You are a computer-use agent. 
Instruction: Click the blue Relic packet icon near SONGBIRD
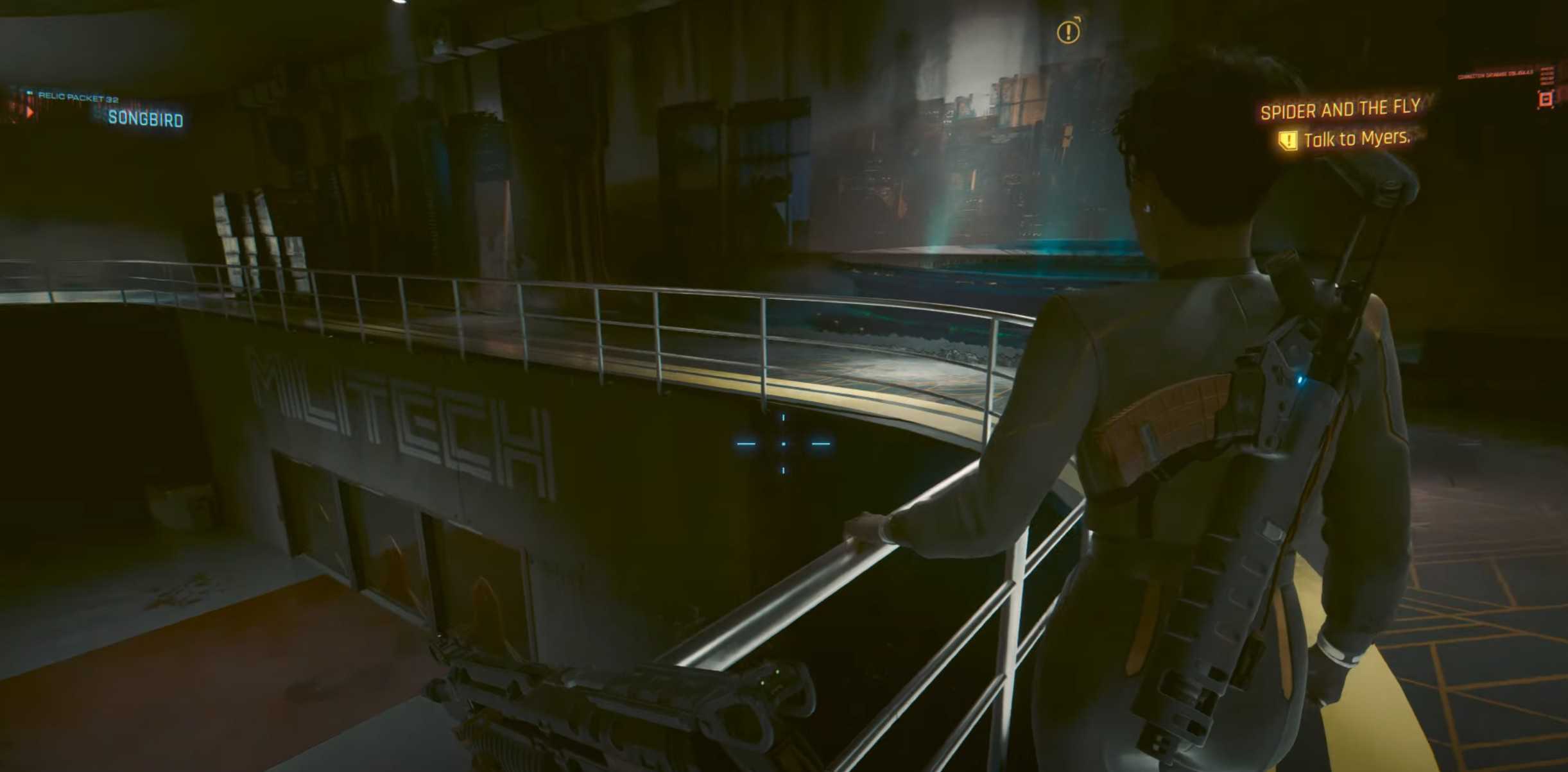pos(30,92)
